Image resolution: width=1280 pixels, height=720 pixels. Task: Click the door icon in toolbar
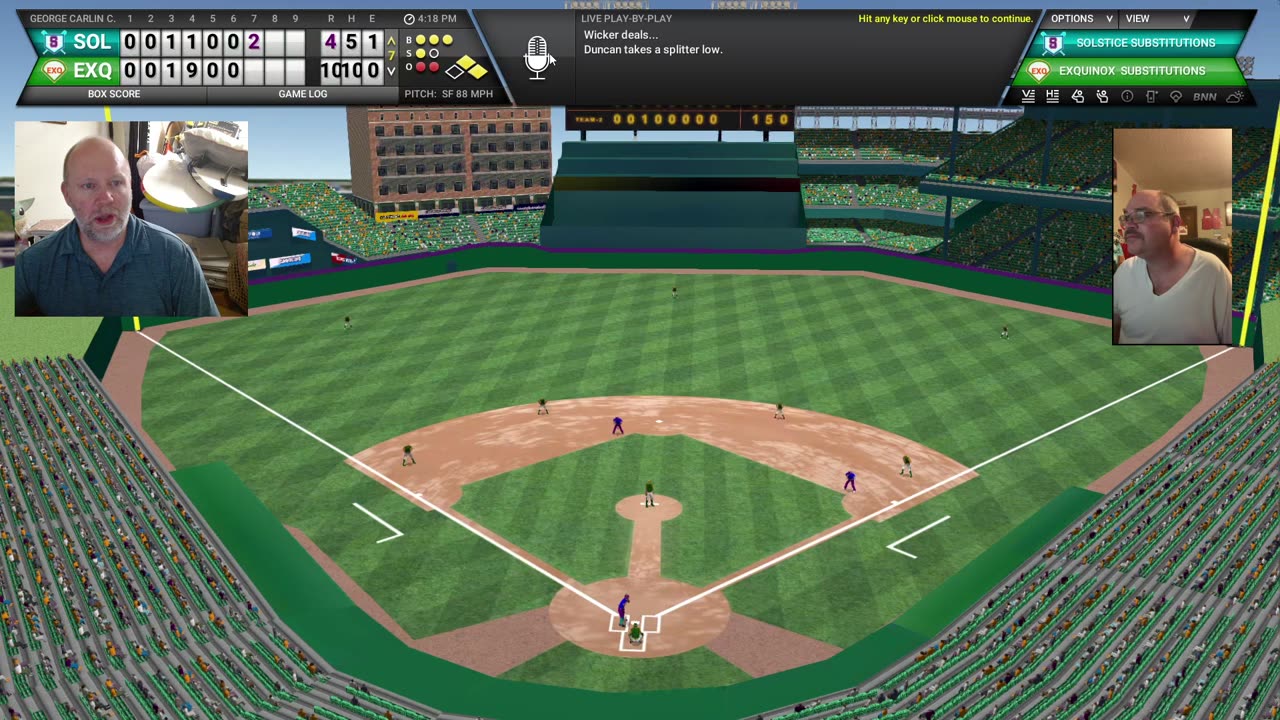click(1151, 96)
